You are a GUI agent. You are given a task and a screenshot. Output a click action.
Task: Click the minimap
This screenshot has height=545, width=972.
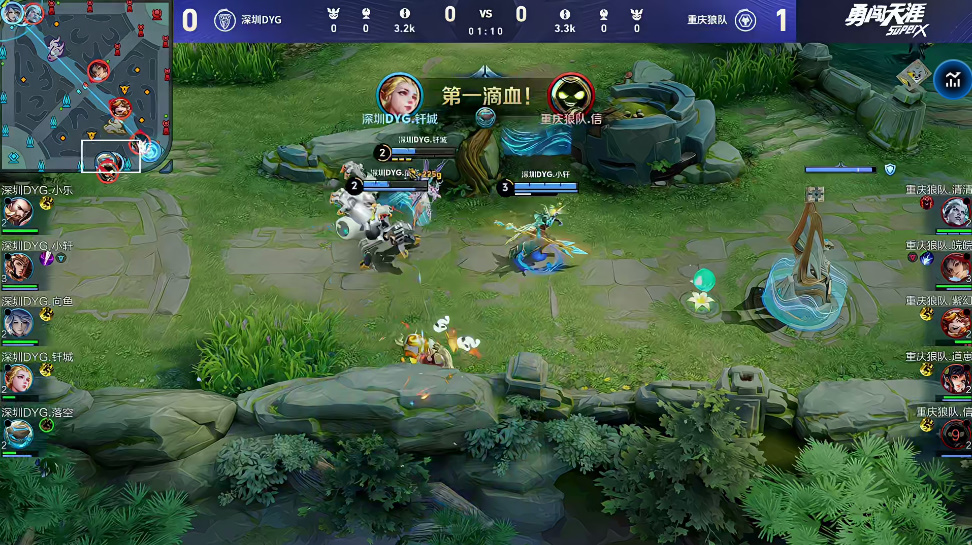85,88
